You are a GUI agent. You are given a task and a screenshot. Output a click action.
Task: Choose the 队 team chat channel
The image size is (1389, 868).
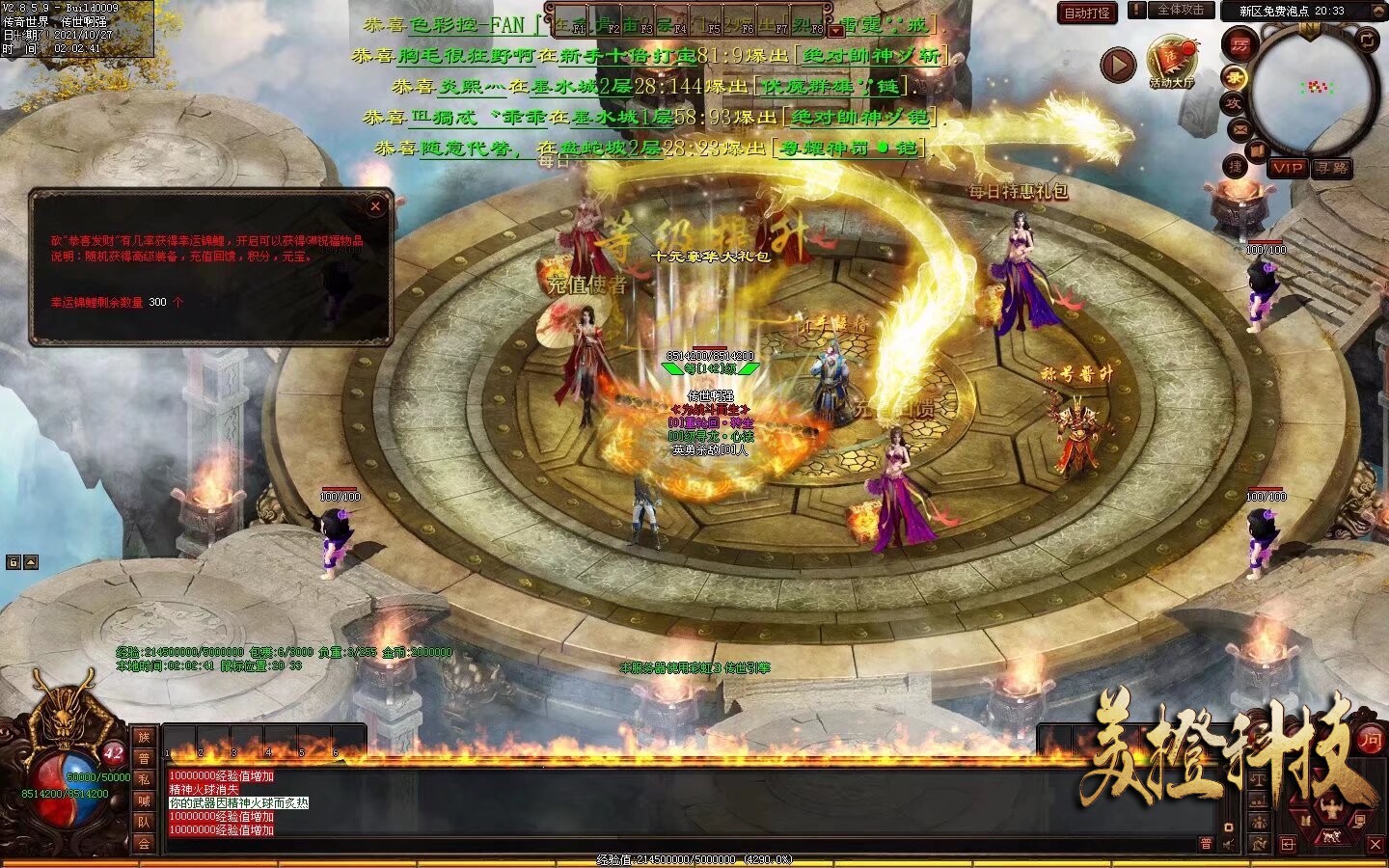pos(144,822)
